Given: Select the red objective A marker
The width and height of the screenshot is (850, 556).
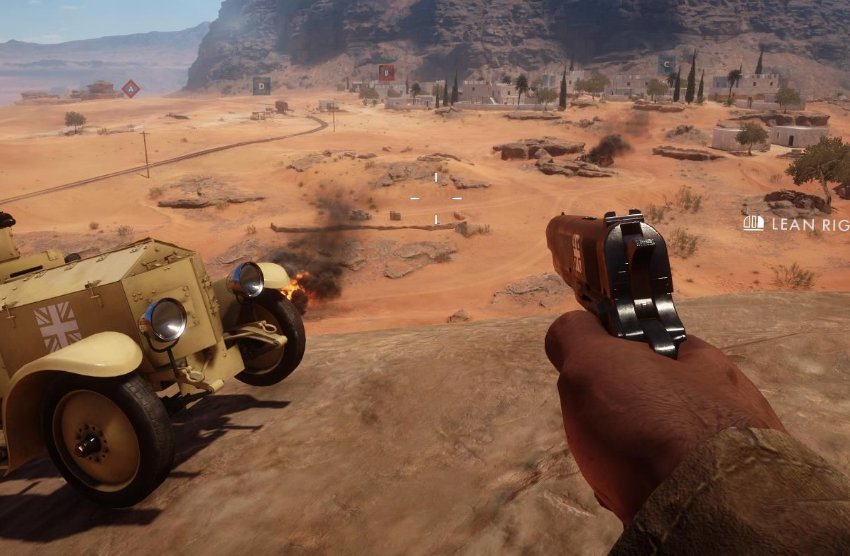Looking at the screenshot, I should click(x=130, y=88).
